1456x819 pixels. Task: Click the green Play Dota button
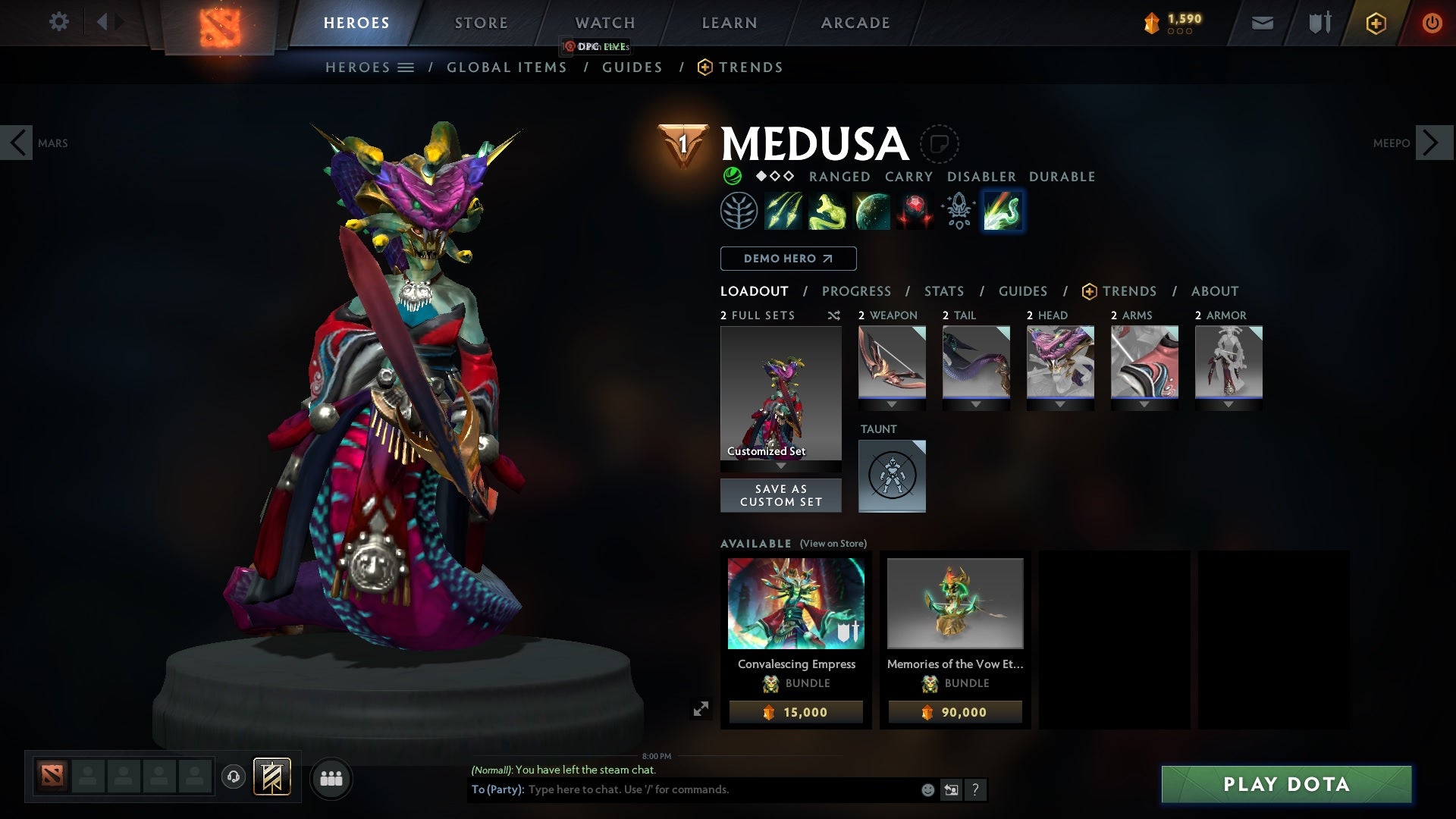pos(1286,784)
